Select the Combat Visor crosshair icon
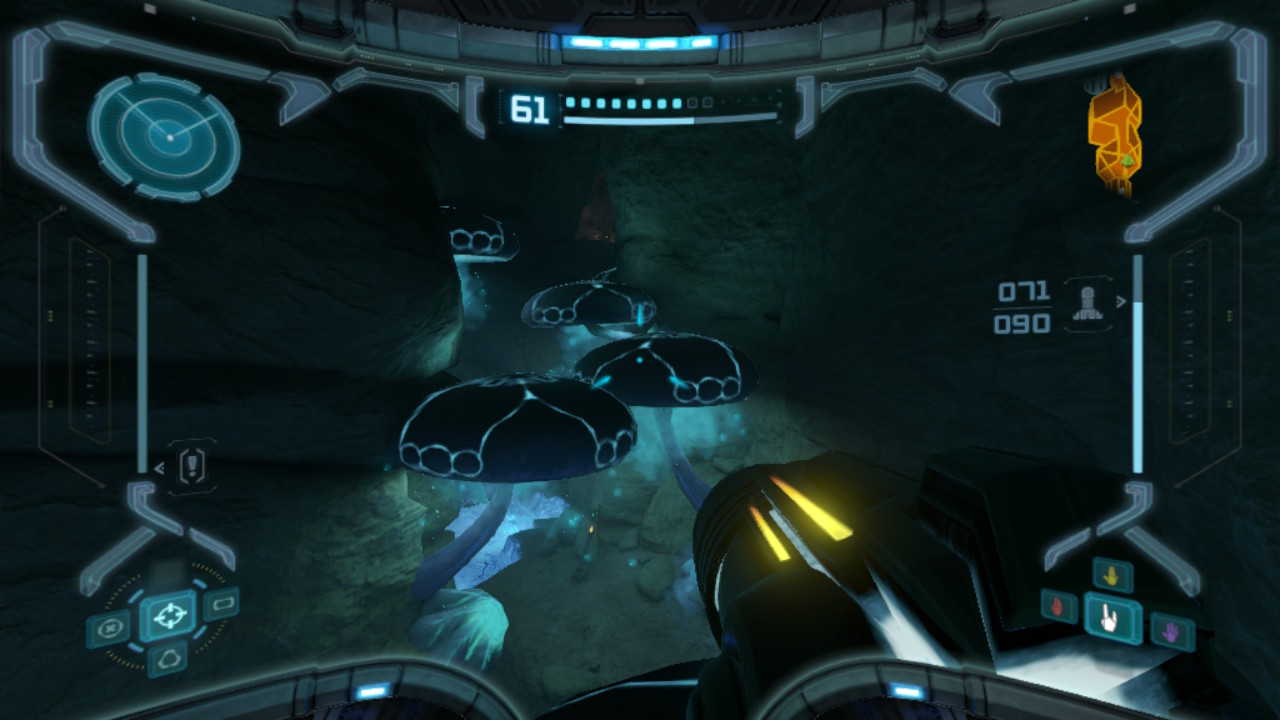This screenshot has width=1280, height=720. coord(168,613)
